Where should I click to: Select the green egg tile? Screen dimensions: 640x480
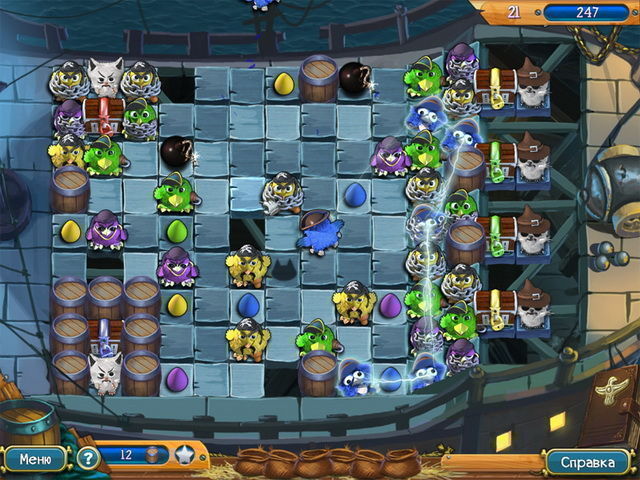176,230
